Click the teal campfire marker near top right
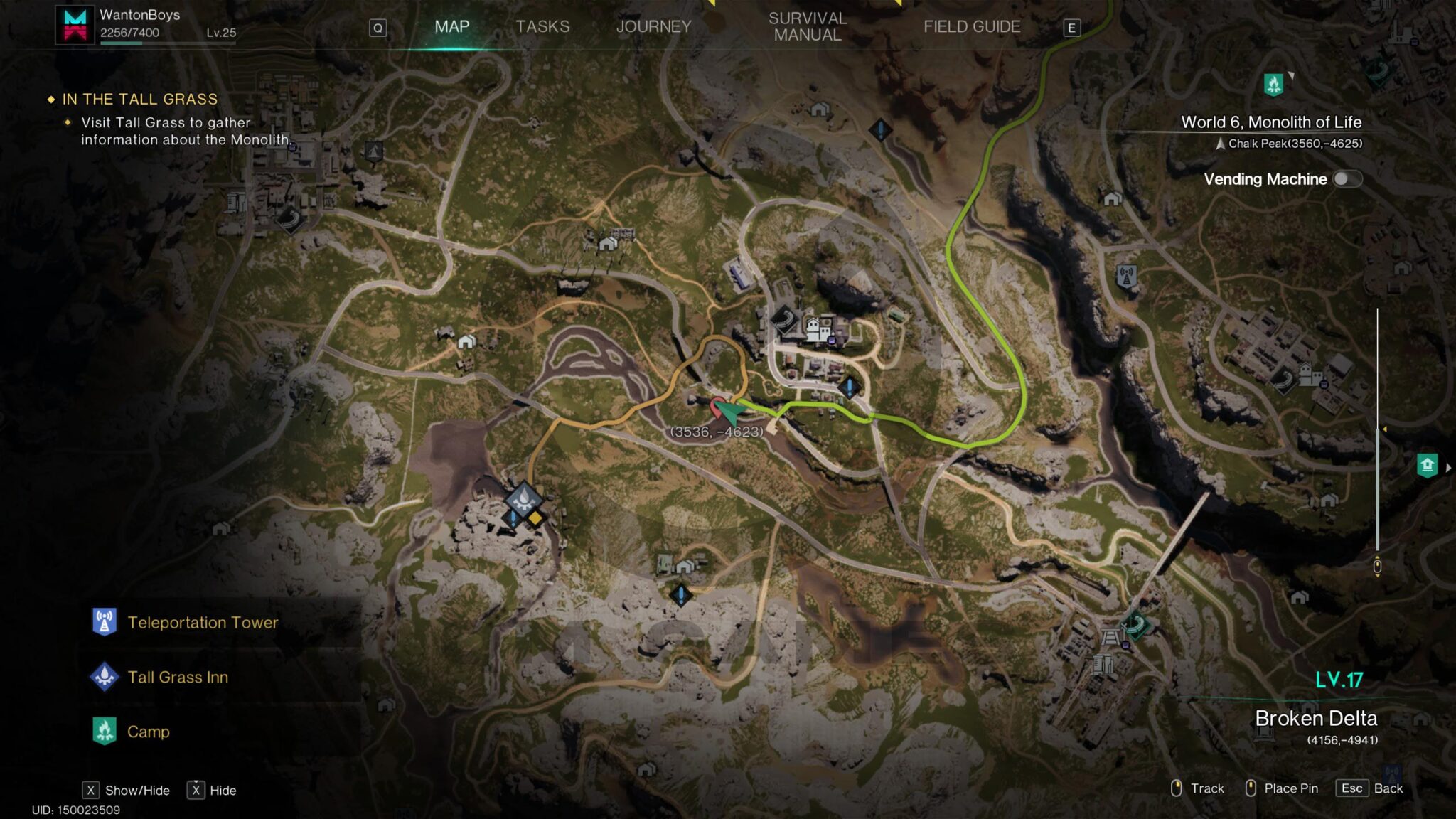The width and height of the screenshot is (1456, 819). point(1273,83)
